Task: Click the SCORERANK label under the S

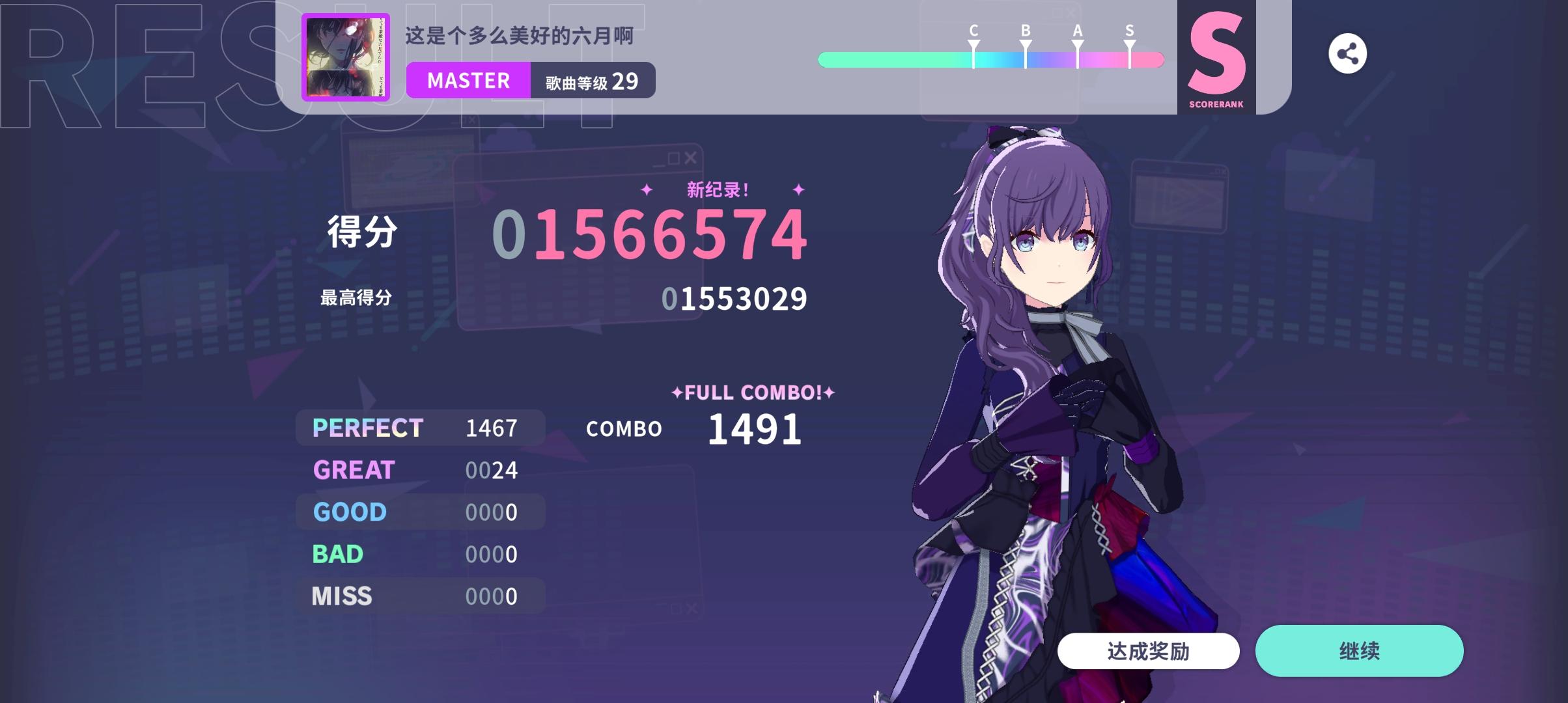Action: click(1215, 102)
